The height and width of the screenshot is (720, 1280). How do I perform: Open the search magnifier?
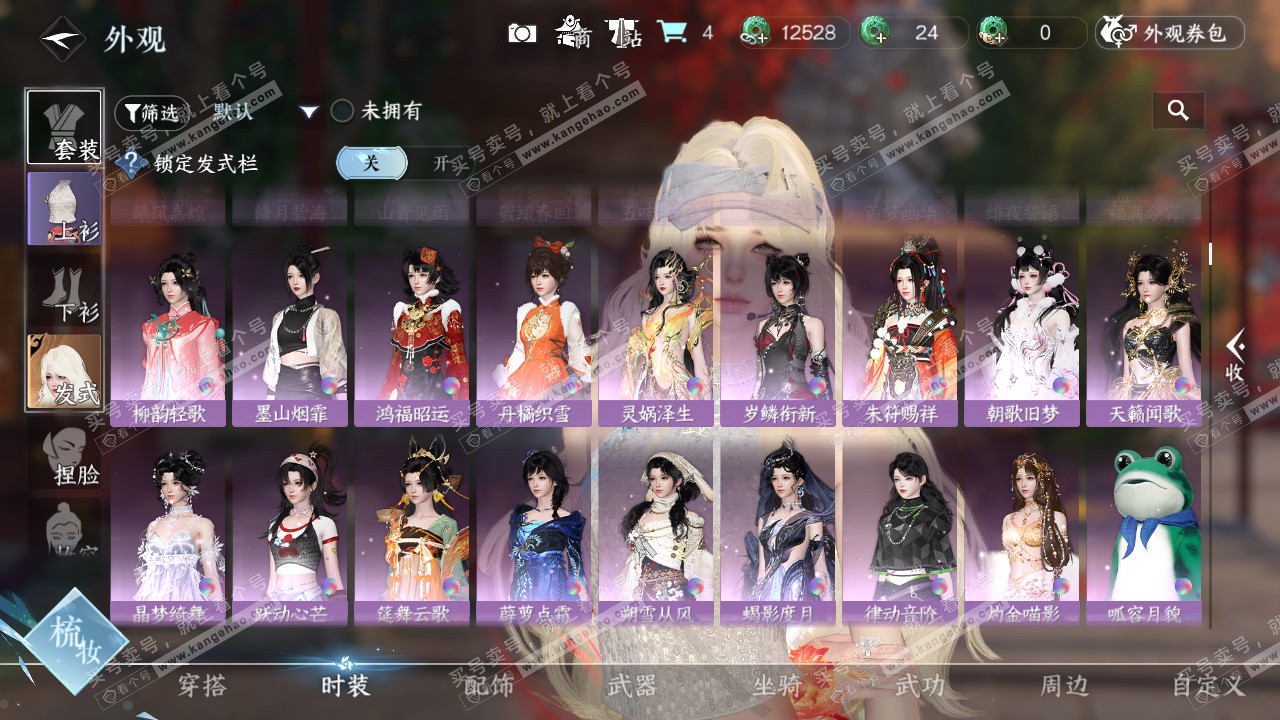[1178, 111]
